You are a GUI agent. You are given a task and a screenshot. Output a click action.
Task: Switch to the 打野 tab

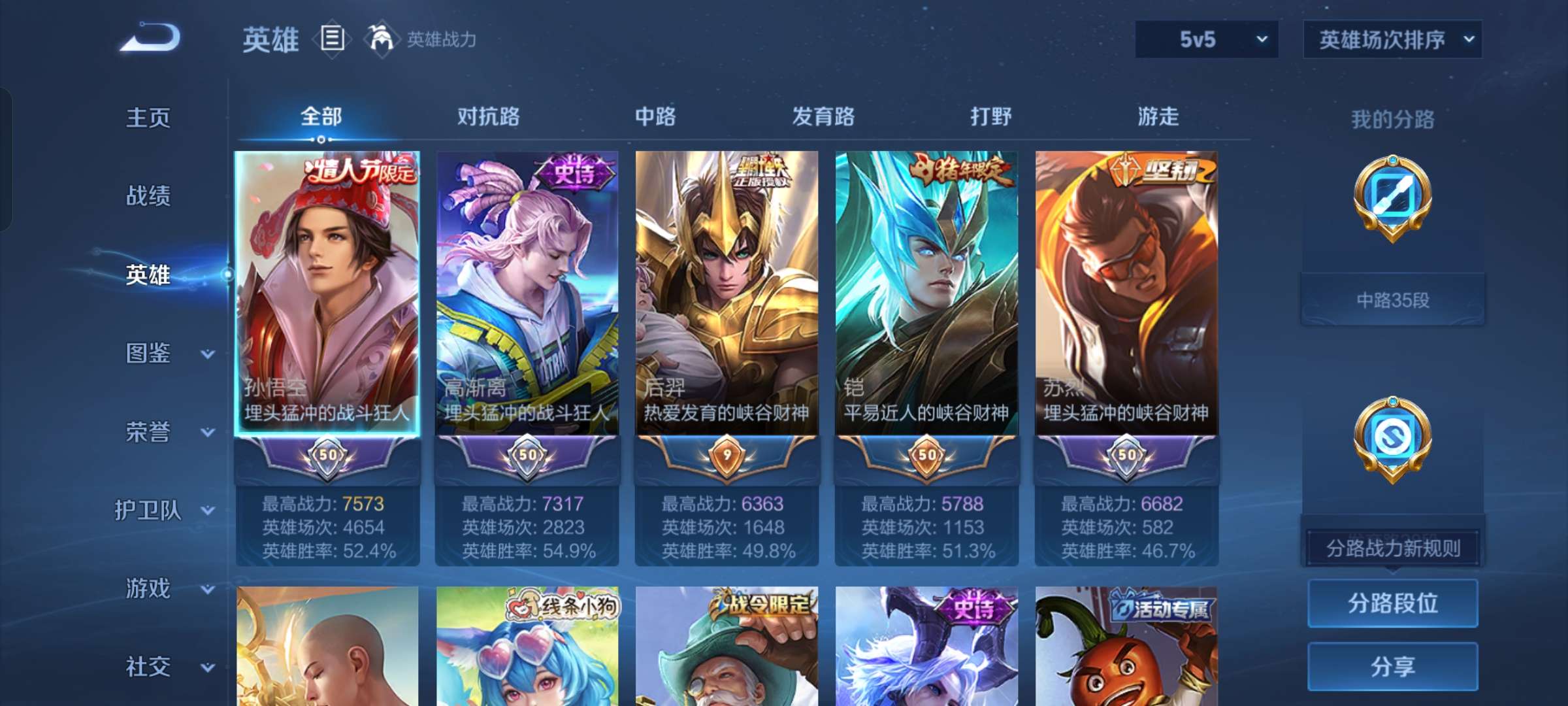tap(990, 118)
